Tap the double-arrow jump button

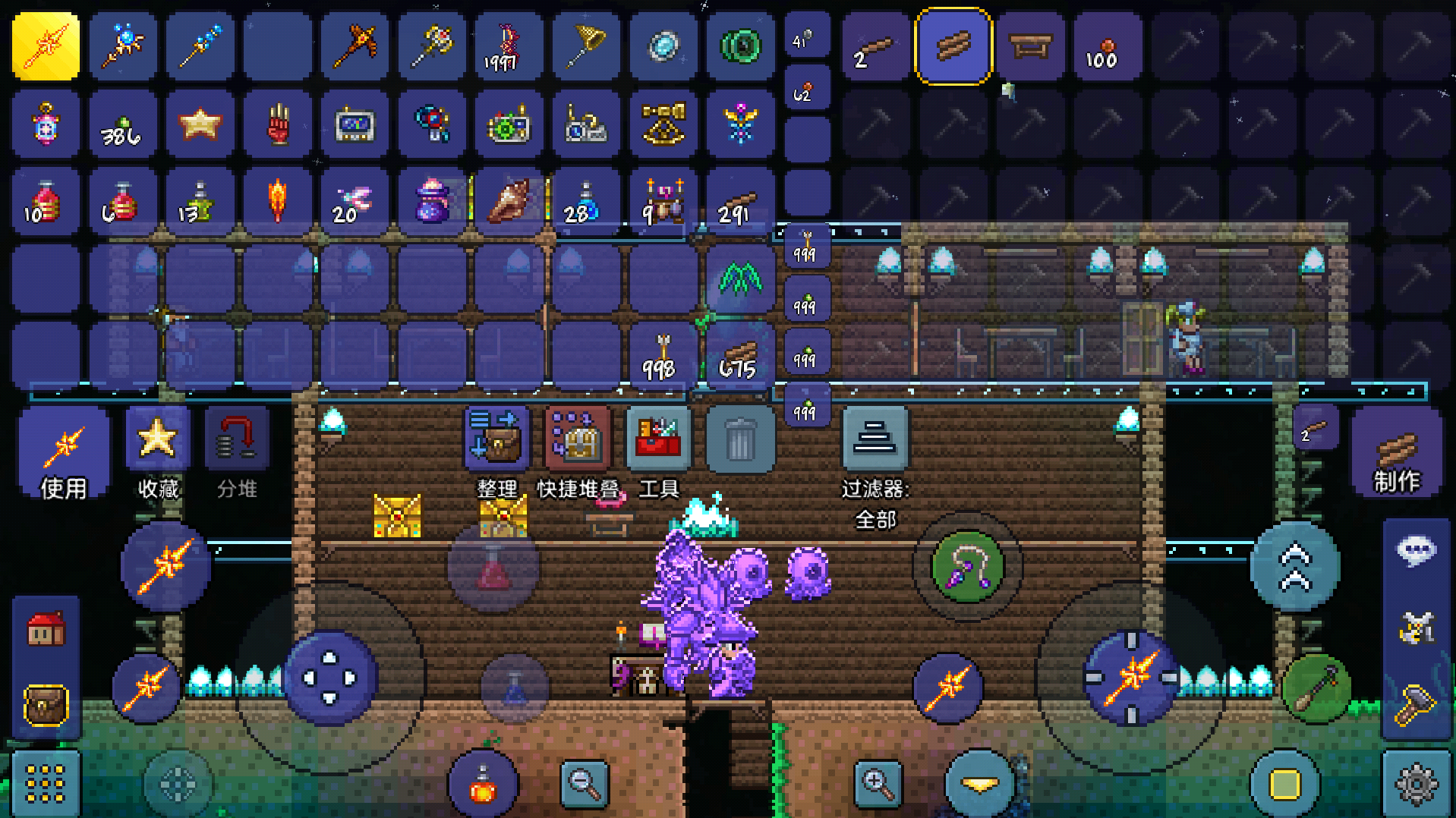point(1294,565)
